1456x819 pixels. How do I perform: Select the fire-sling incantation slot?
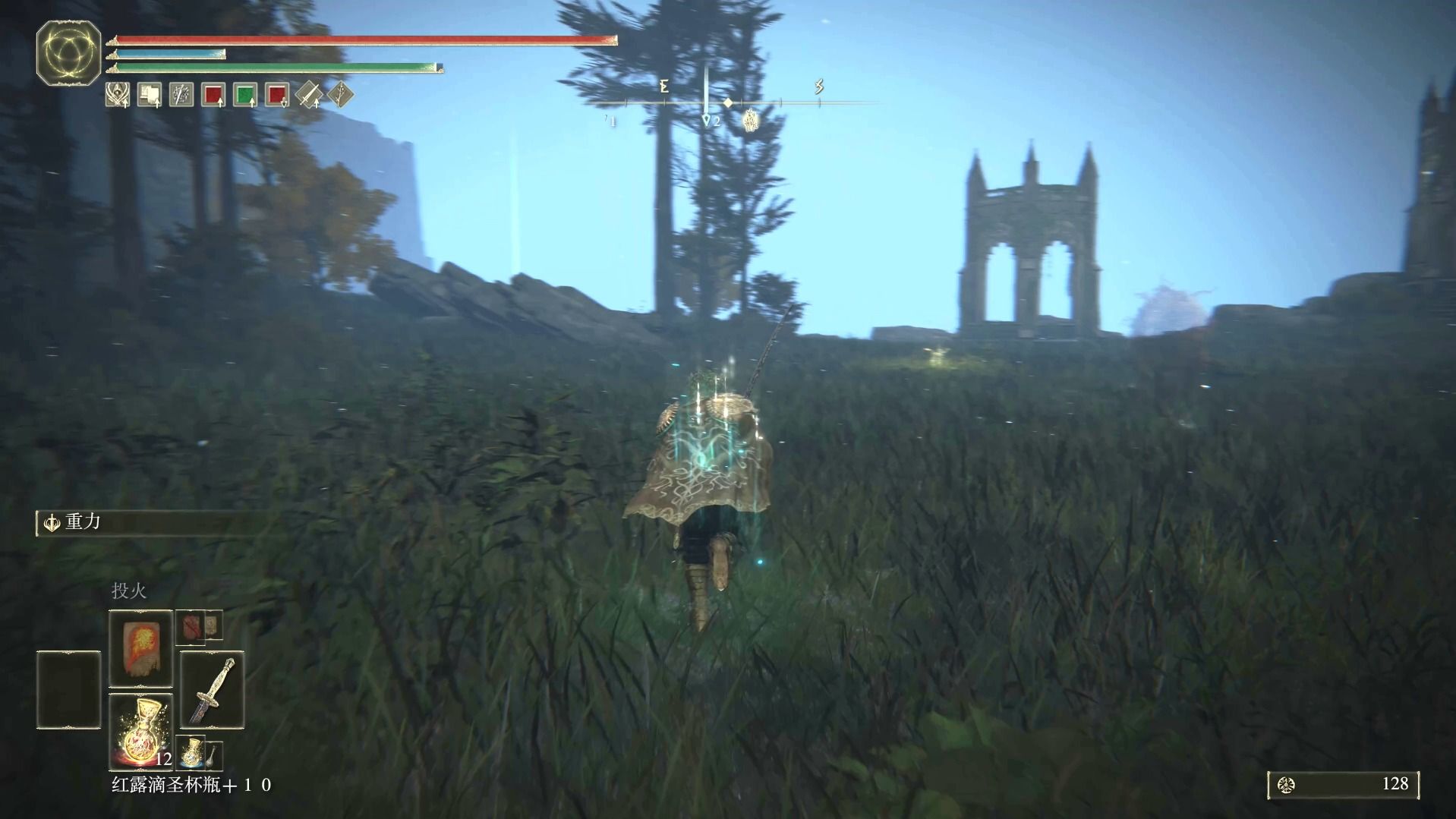140,648
